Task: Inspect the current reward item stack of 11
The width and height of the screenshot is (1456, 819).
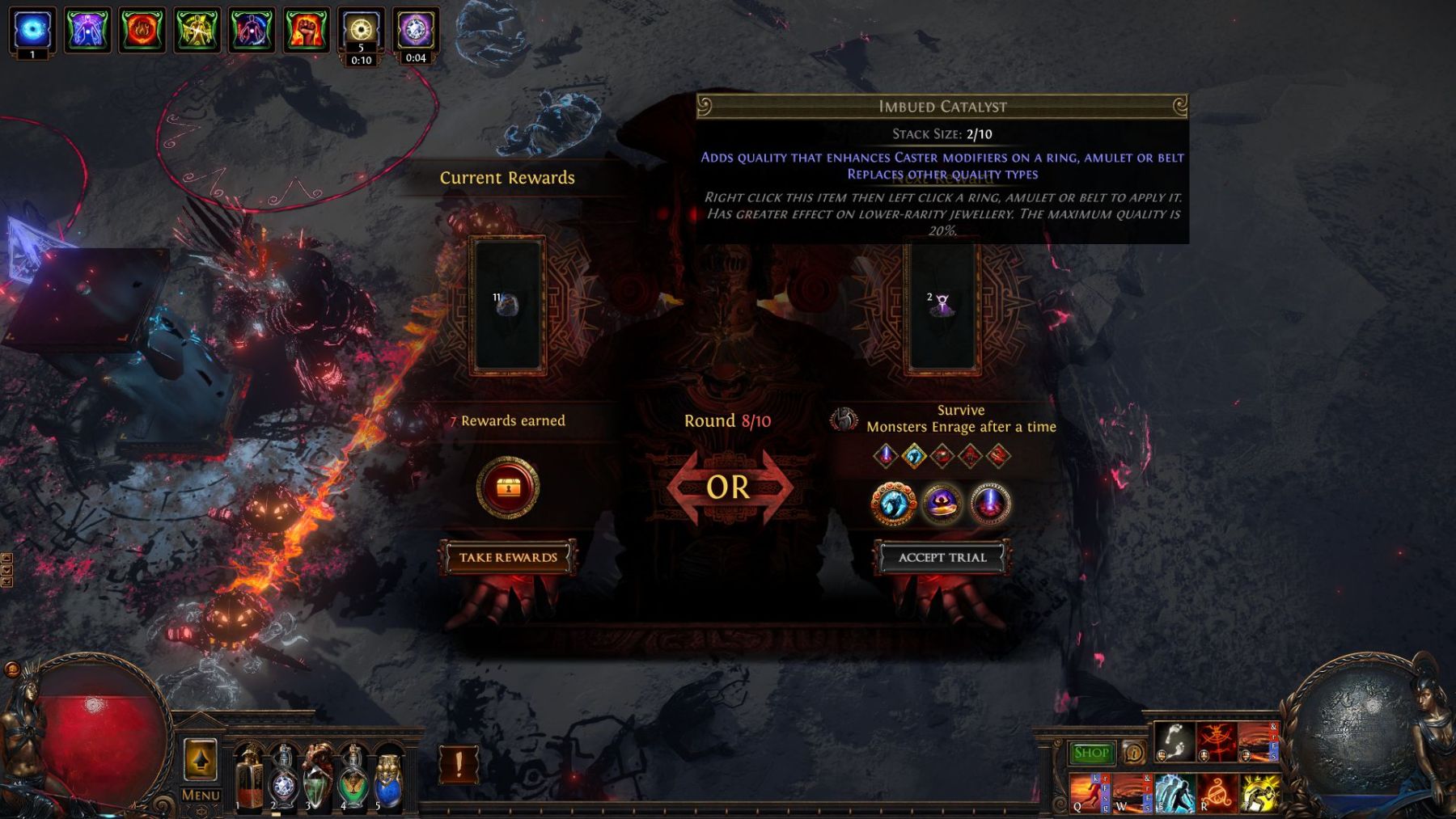Action: pos(507,306)
